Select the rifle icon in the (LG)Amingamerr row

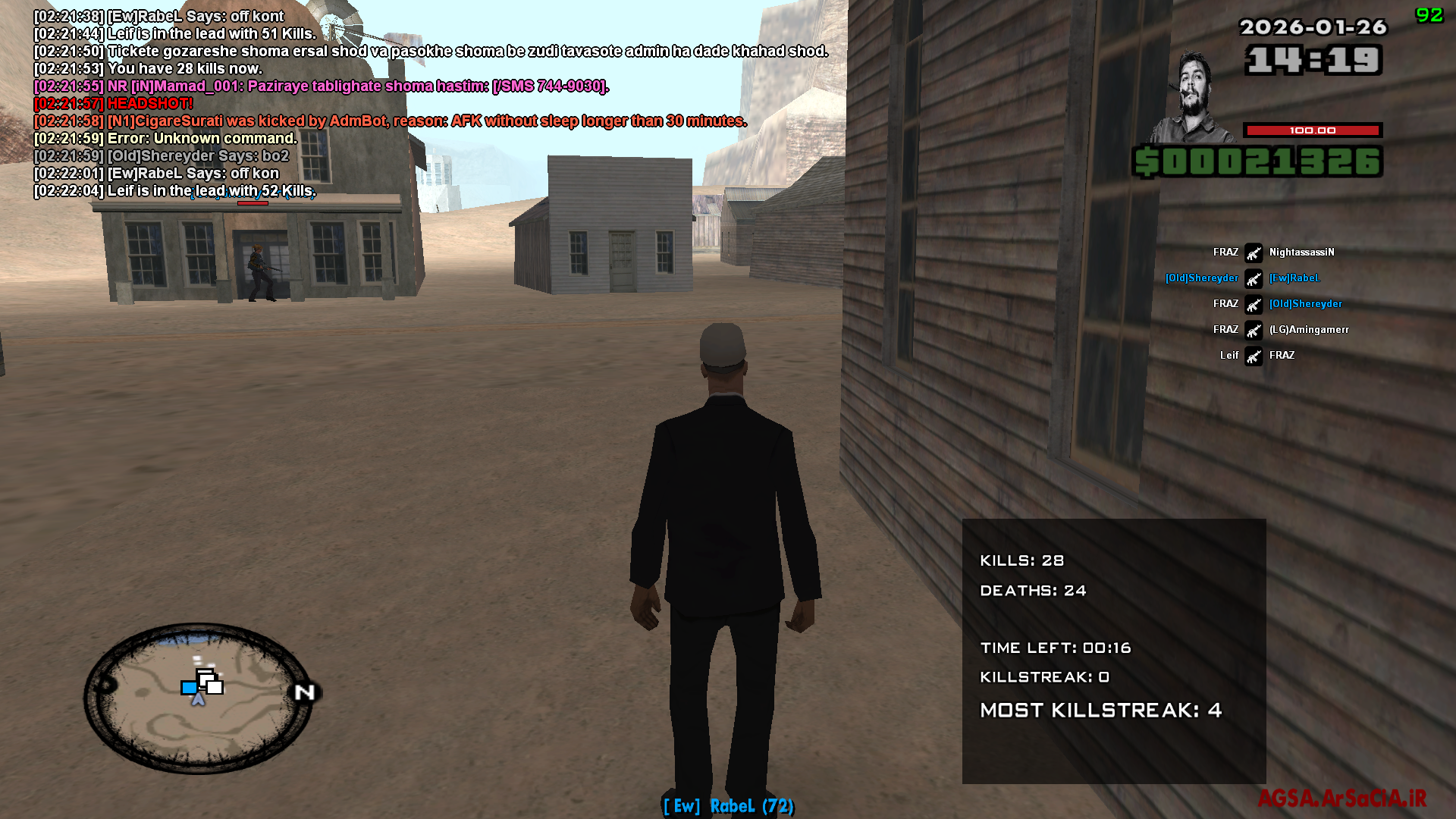pyautogui.click(x=1253, y=329)
